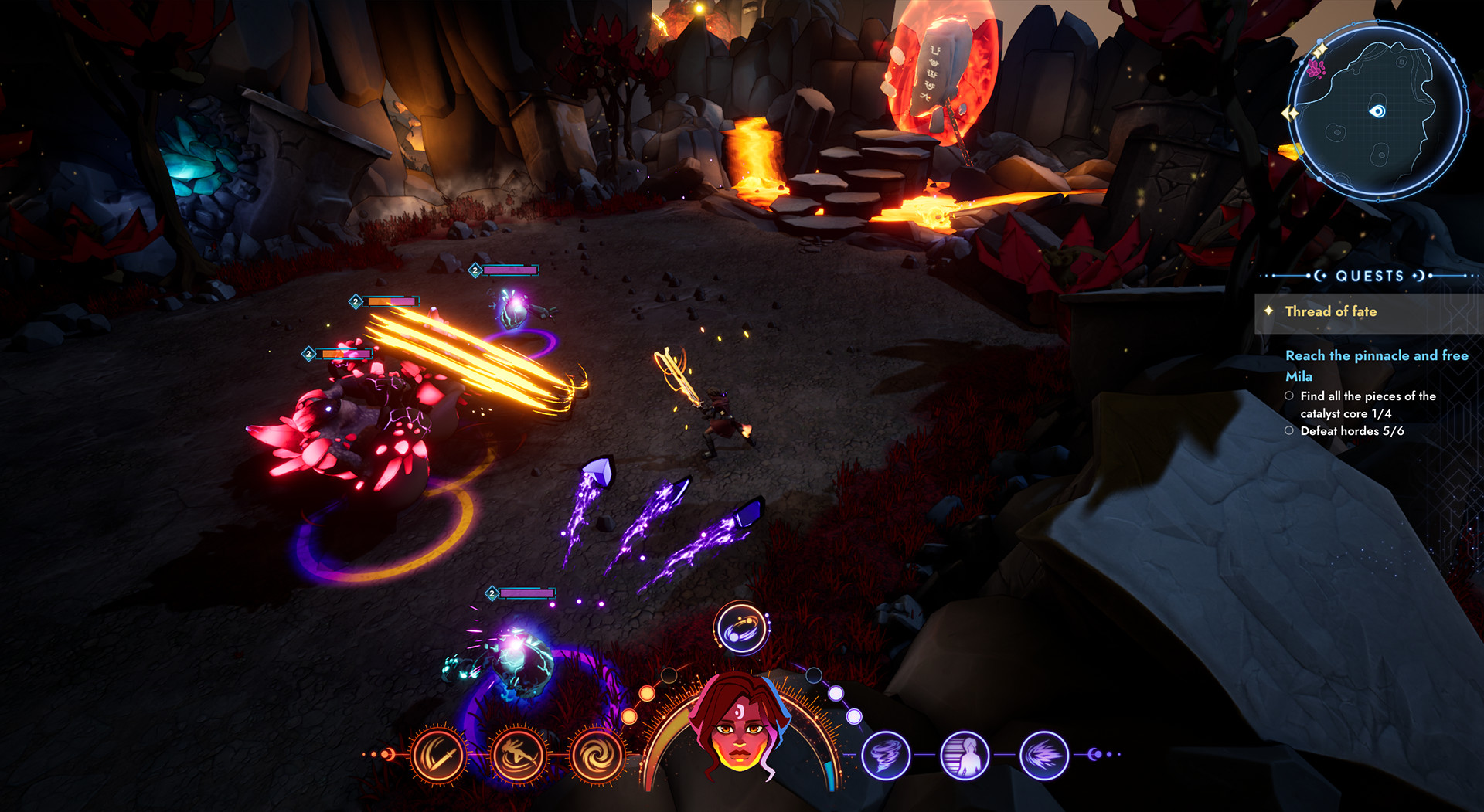
Task: Select the catalyst core pieces objective
Action: coord(1367,405)
